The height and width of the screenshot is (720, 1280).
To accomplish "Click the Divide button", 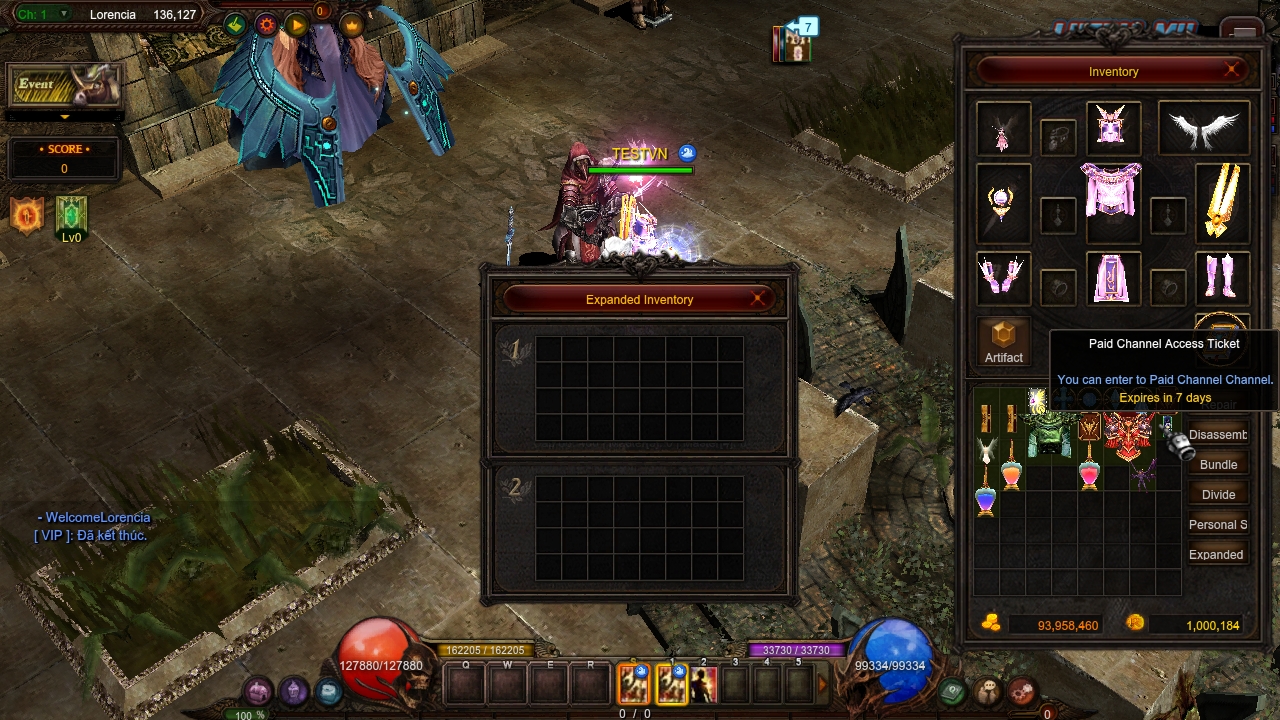I will (1218, 495).
